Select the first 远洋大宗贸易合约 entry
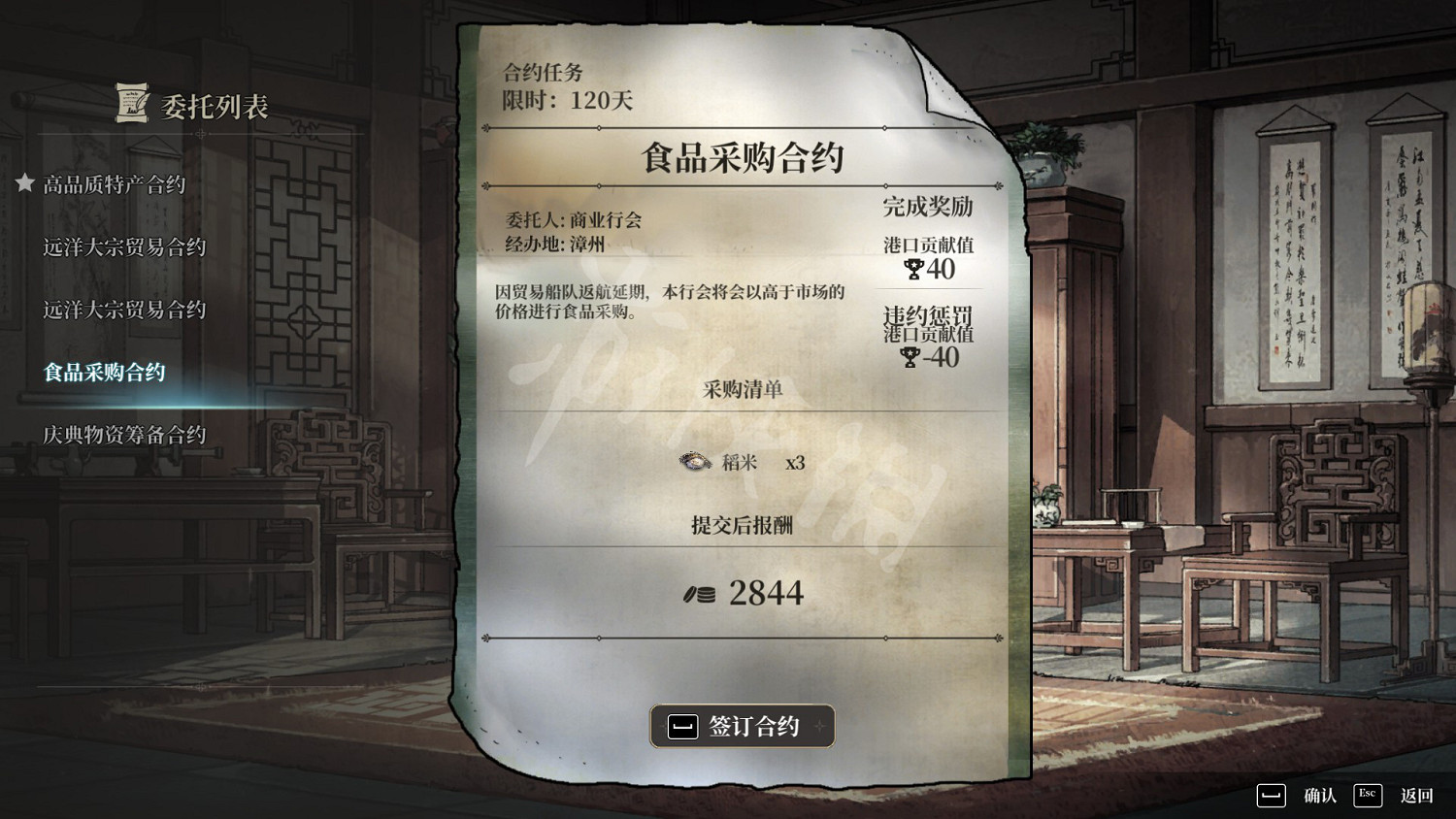 (122, 247)
